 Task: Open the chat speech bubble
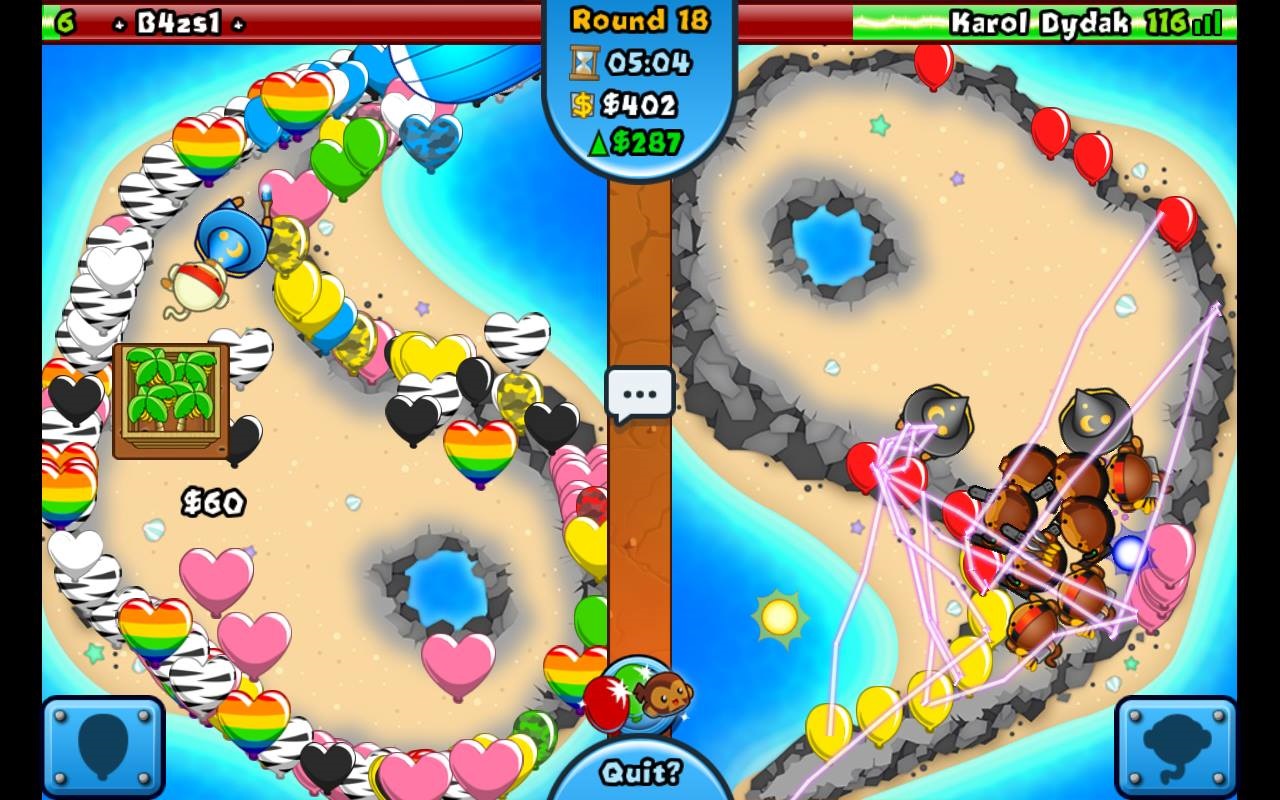(640, 395)
